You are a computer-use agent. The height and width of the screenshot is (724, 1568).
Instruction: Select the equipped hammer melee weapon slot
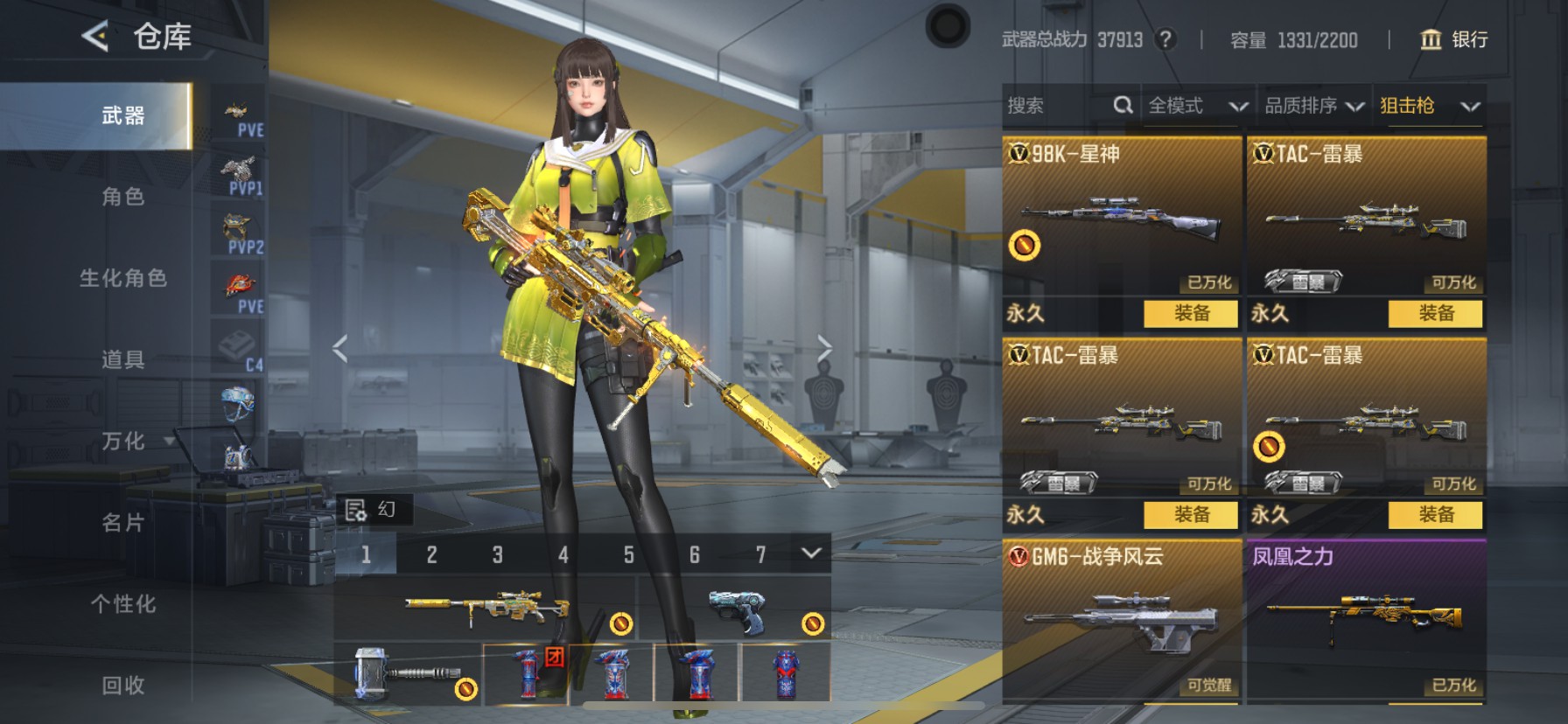point(408,673)
